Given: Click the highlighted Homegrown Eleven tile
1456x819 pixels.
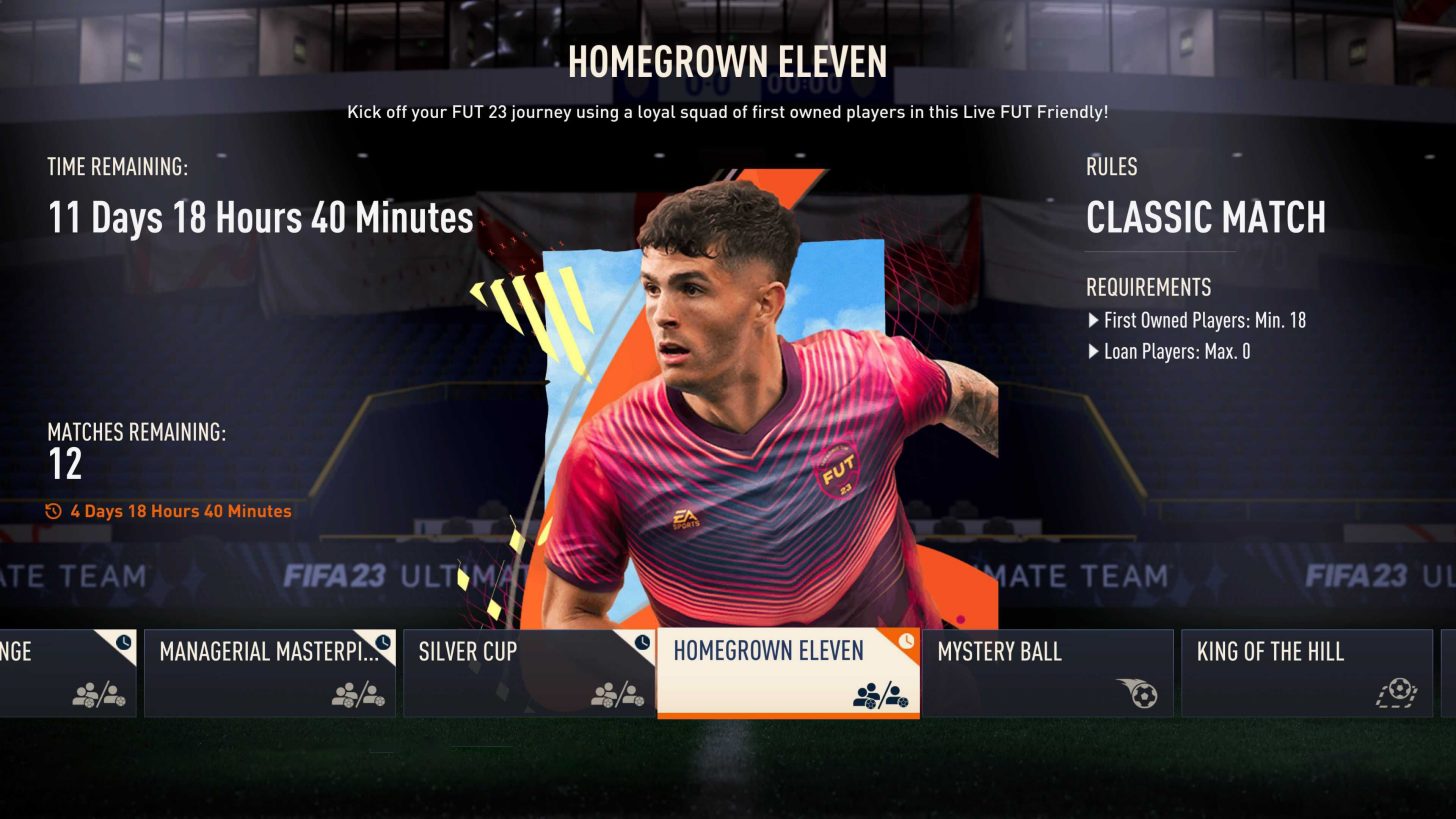Looking at the screenshot, I should (787, 672).
